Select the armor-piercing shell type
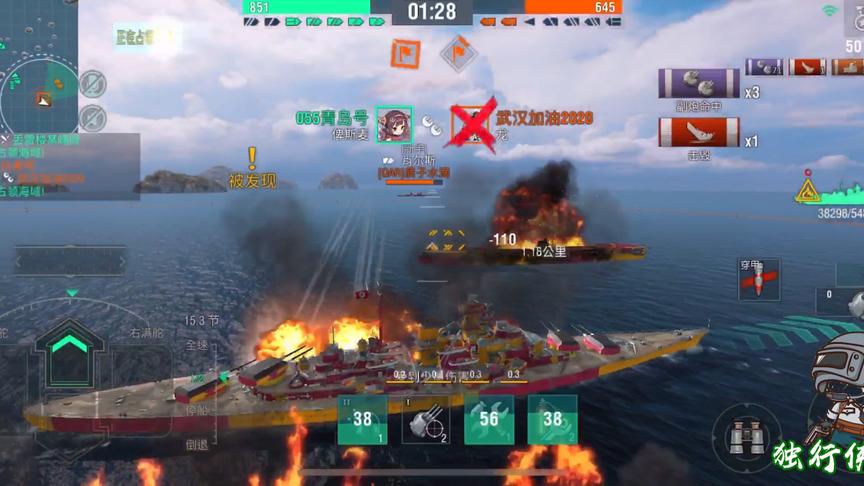 coord(759,279)
